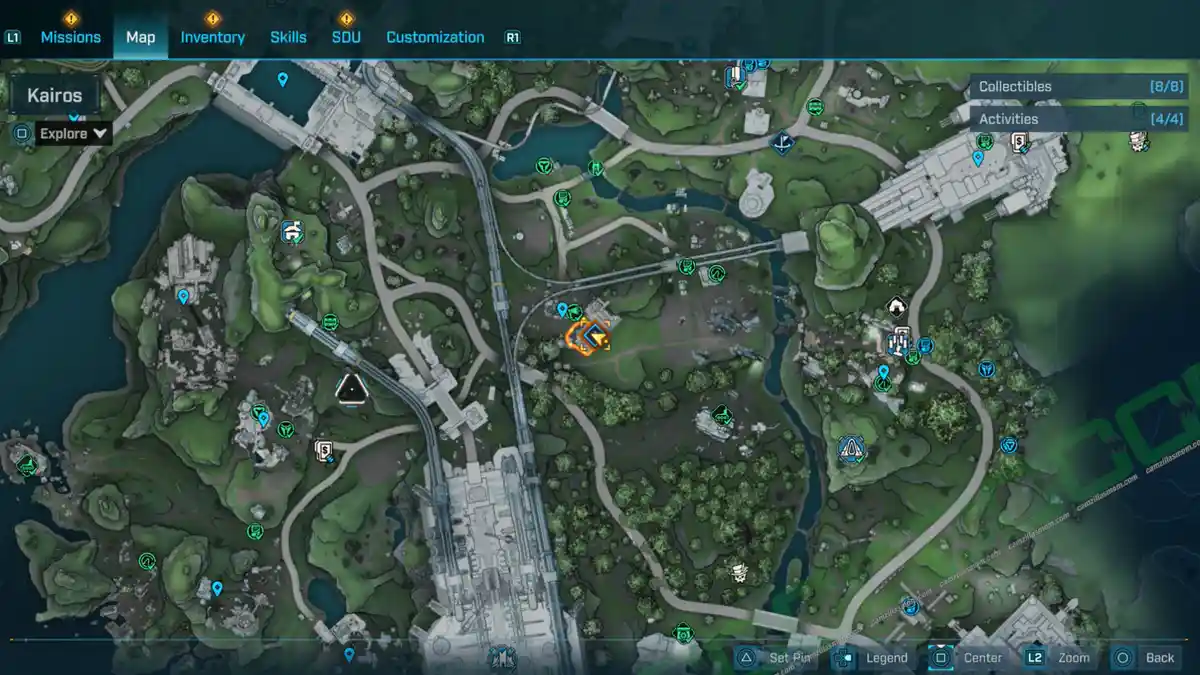The height and width of the screenshot is (675, 1200).
Task: Select the Kairos region label
Action: tap(54, 96)
